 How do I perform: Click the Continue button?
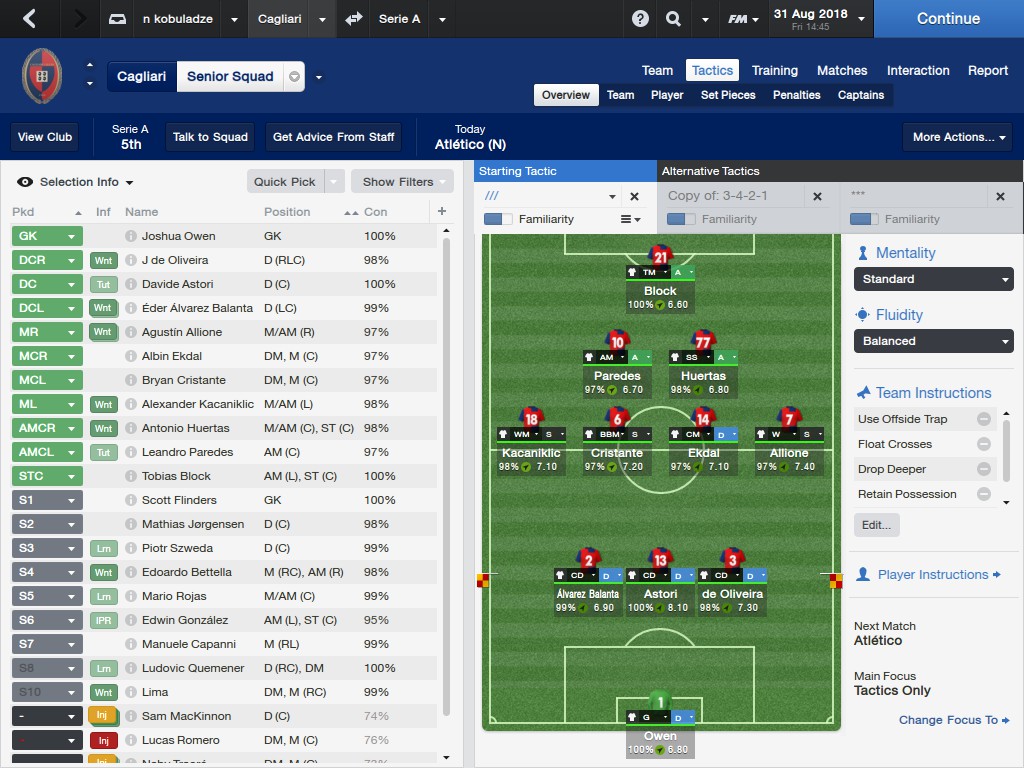pyautogui.click(x=948, y=19)
